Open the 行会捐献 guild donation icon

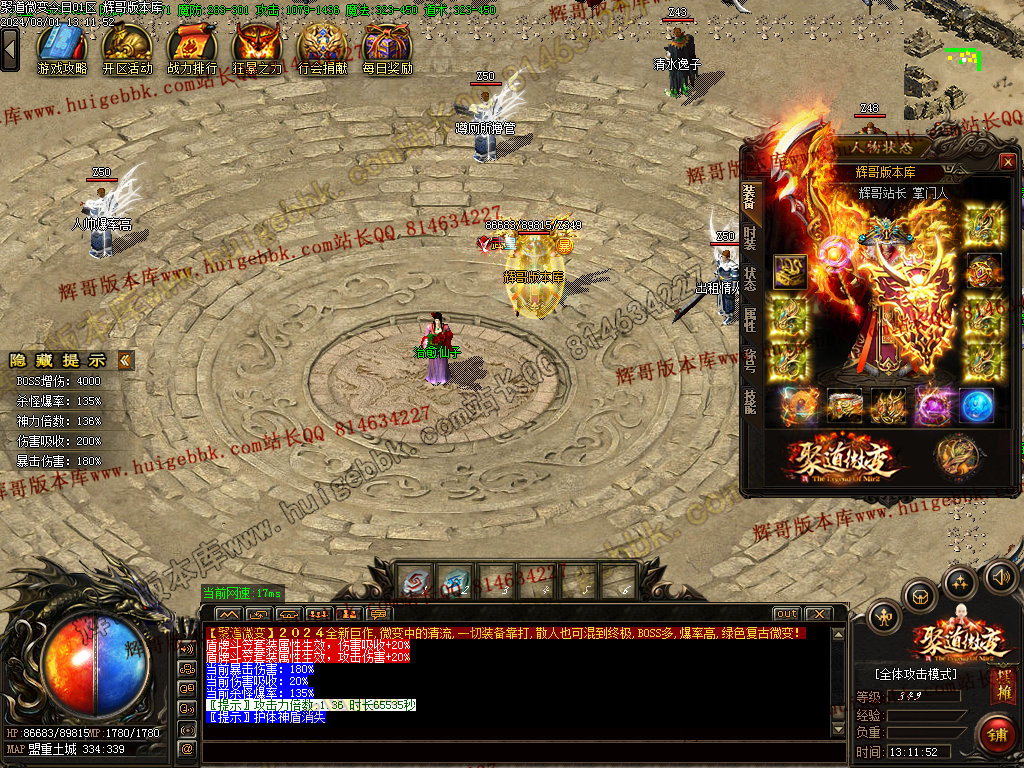click(323, 47)
